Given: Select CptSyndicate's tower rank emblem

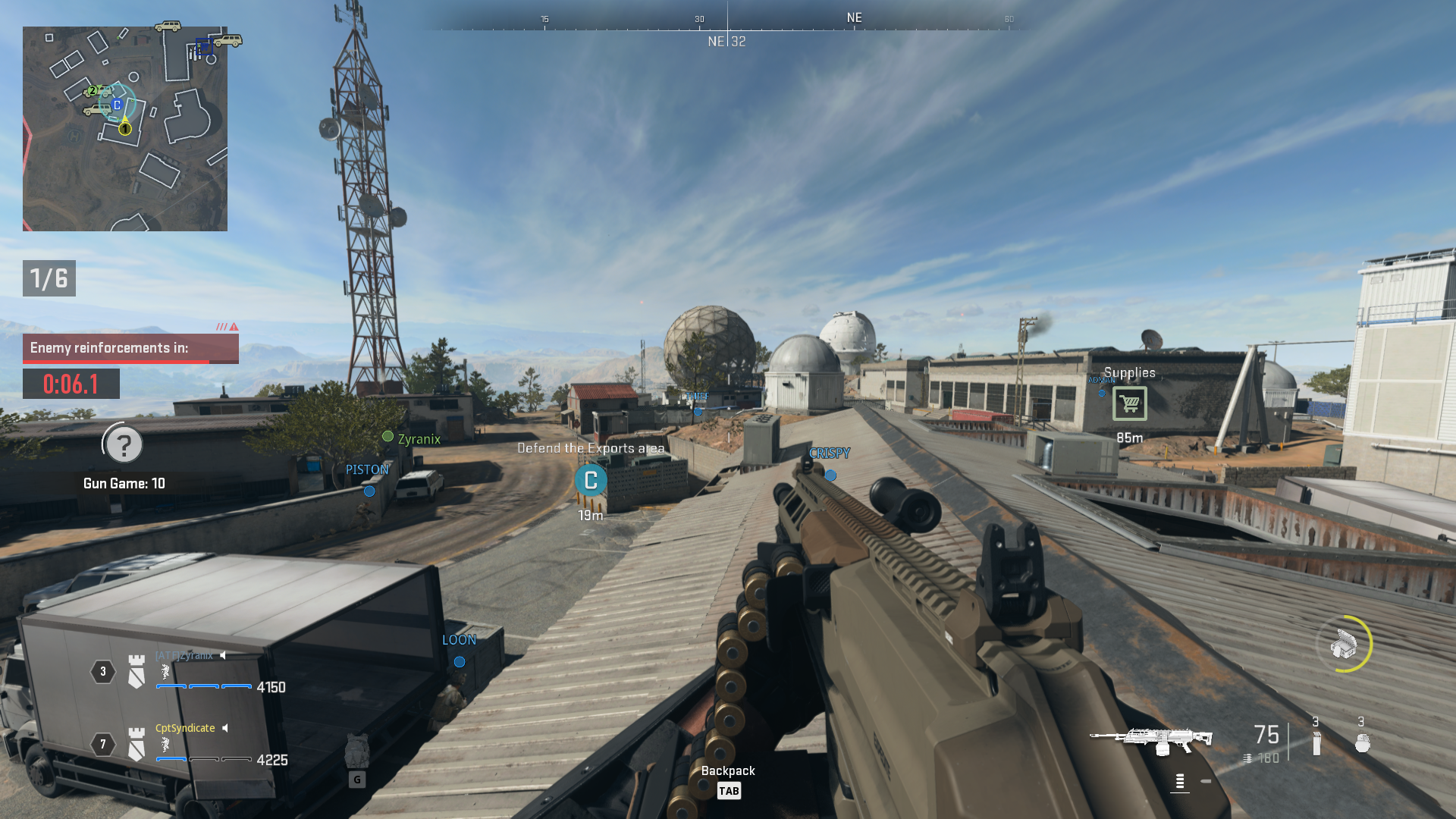Looking at the screenshot, I should pyautogui.click(x=135, y=745).
